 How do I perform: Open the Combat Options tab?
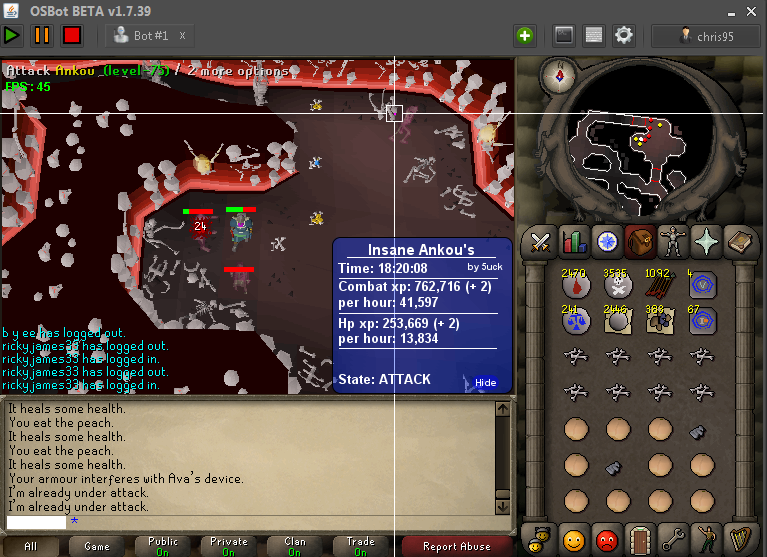[541, 242]
